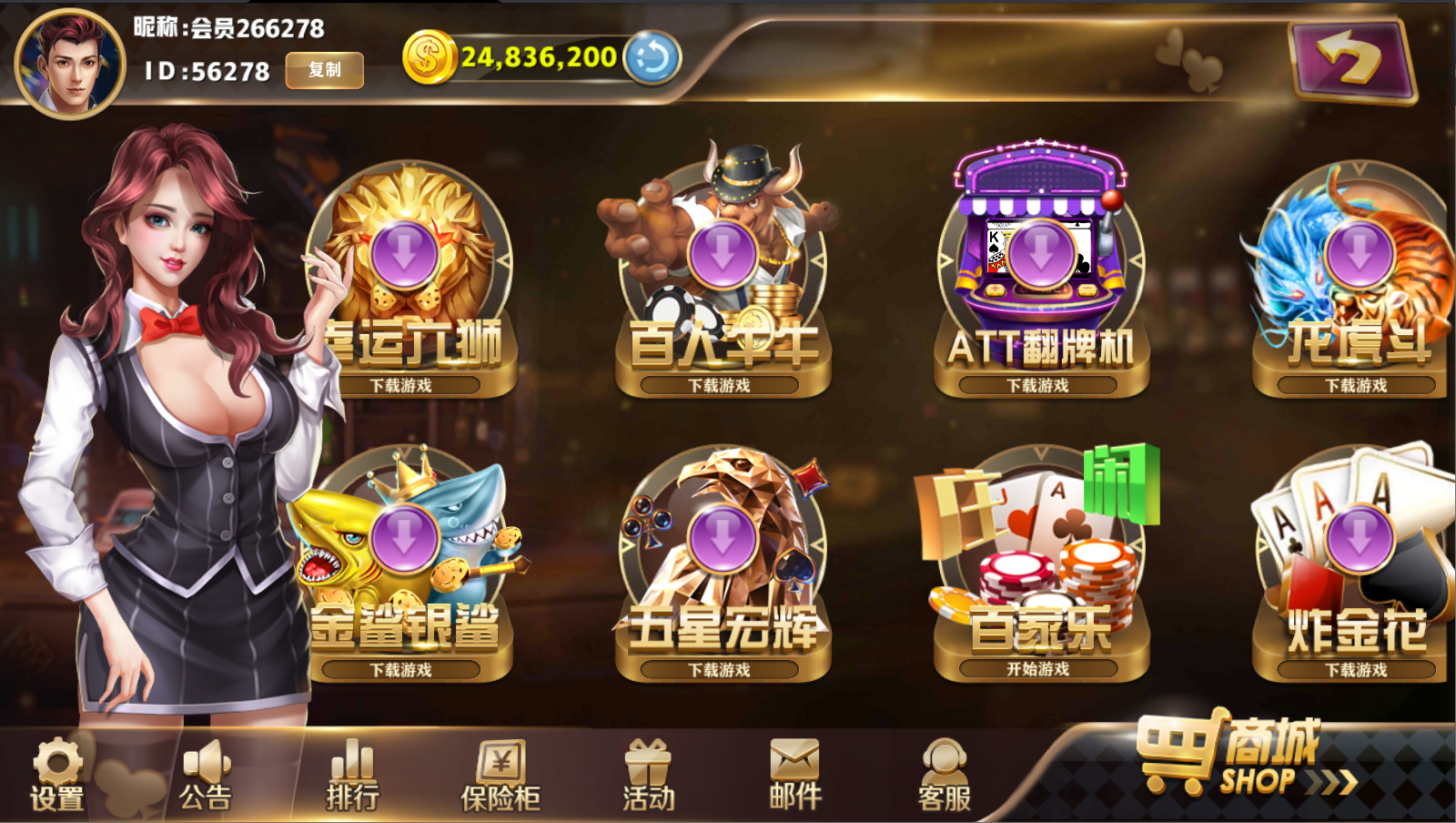The width and height of the screenshot is (1456, 823).
Task: Refresh the gold coin balance
Action: click(652, 58)
